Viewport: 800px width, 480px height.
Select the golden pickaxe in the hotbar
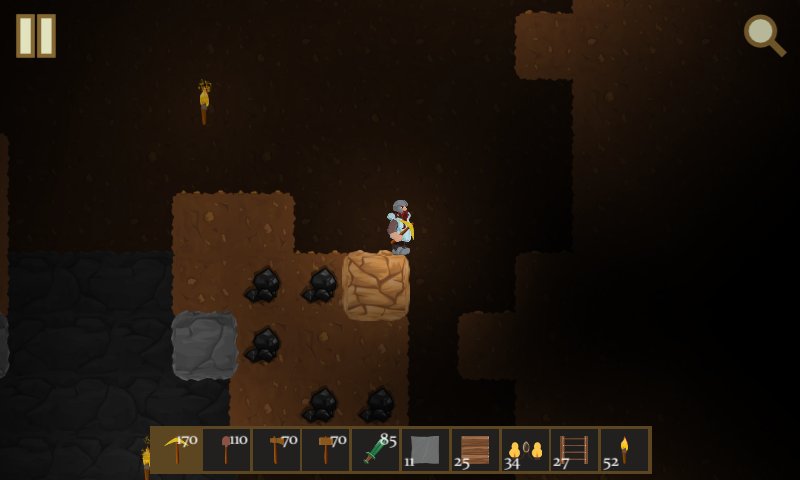pos(177,450)
